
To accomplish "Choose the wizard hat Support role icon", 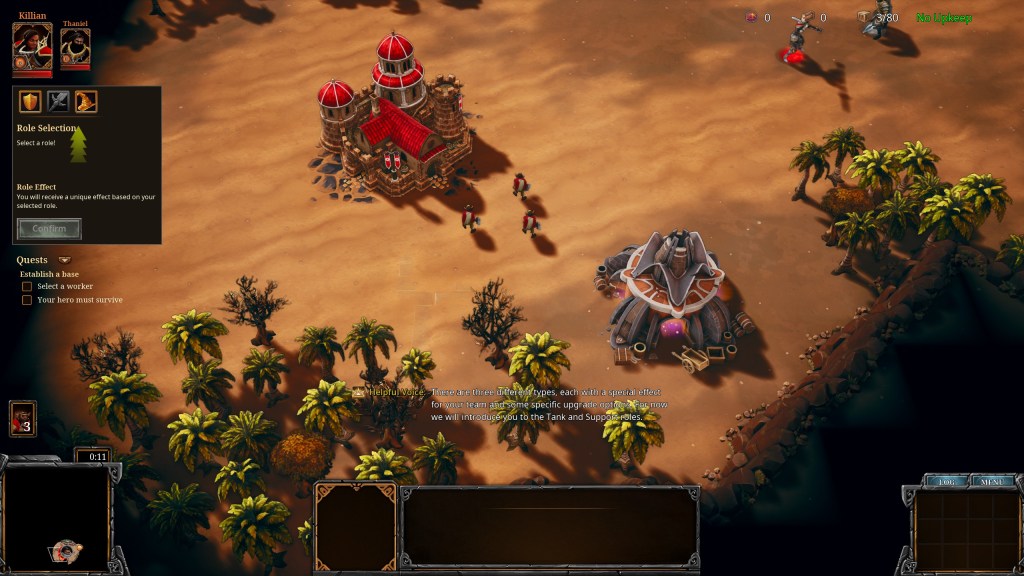I will coord(86,101).
